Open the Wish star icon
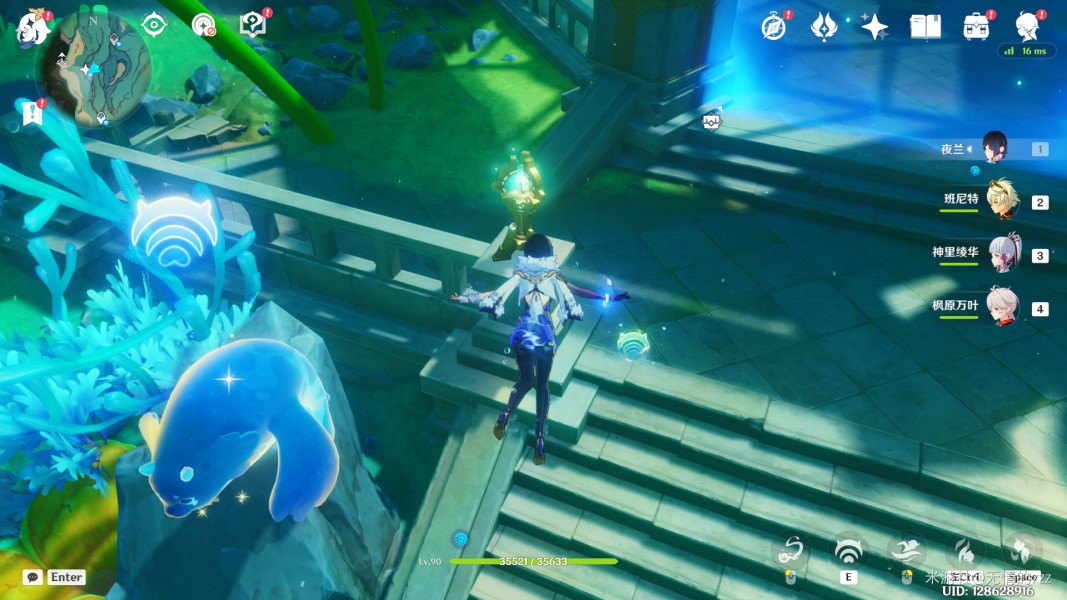The width and height of the screenshot is (1067, 600). point(875,27)
